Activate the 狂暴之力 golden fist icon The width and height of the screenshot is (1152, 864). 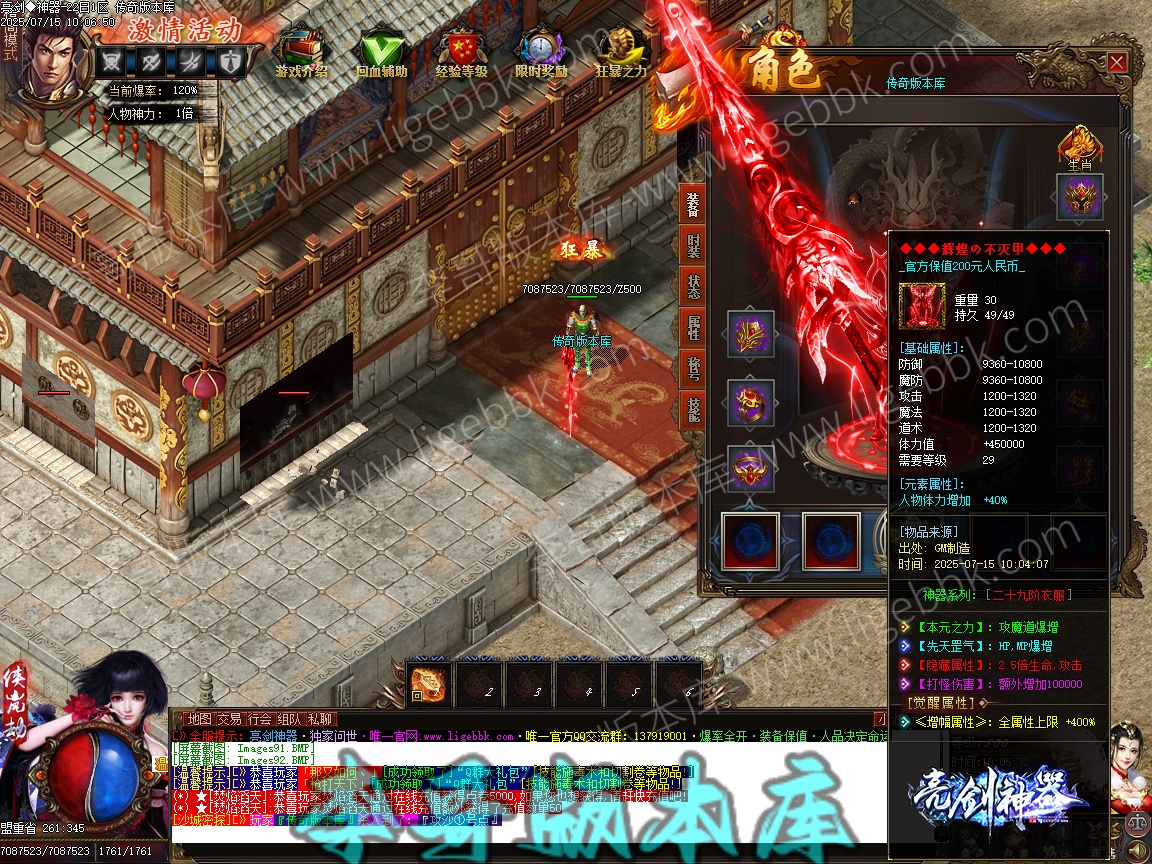click(621, 50)
